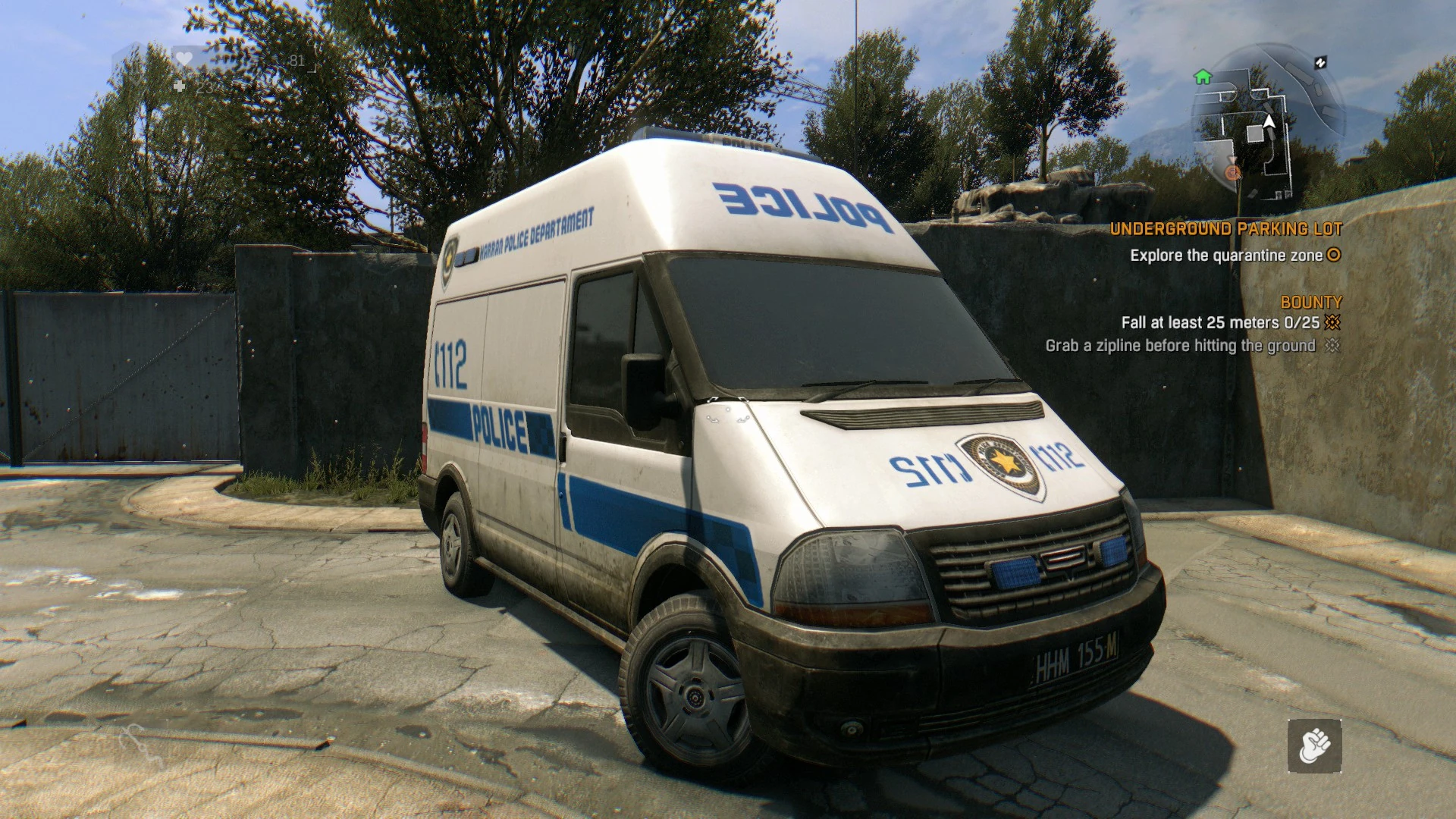This screenshot has width=1456, height=819.
Task: Click the green home icon on the minimap
Action: [x=1203, y=77]
